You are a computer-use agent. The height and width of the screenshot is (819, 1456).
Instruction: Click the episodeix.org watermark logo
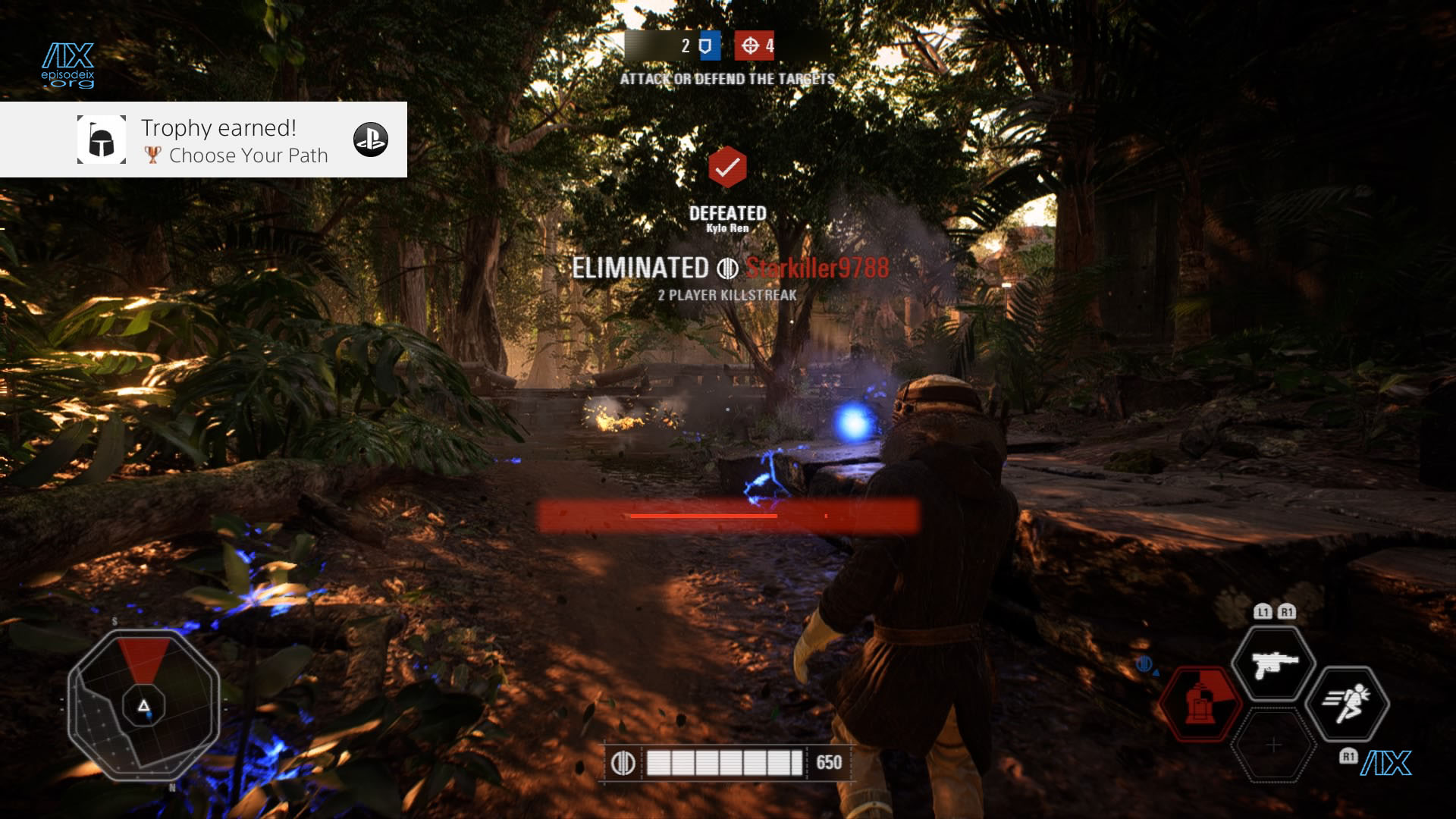(x=68, y=65)
